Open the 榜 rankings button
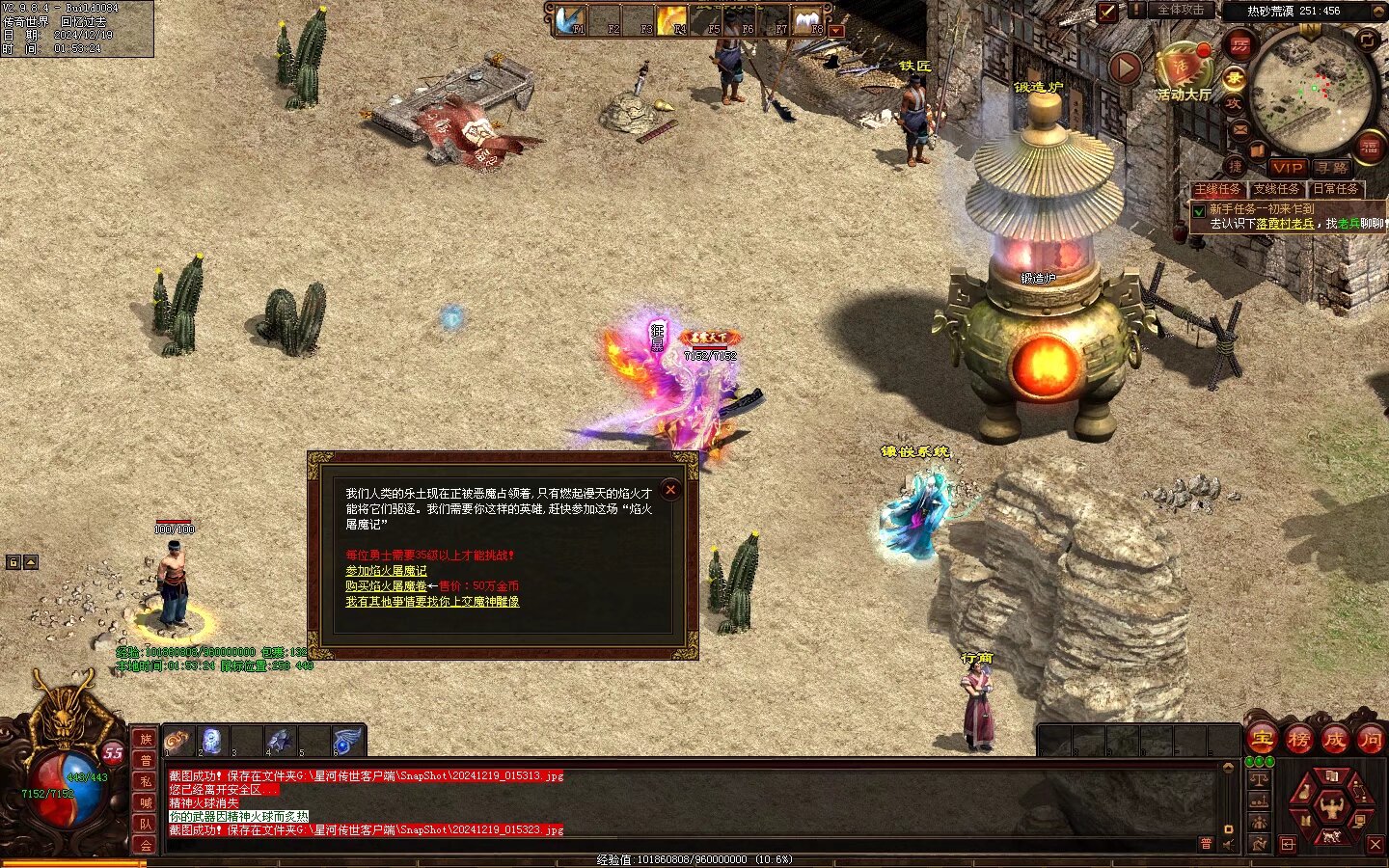This screenshot has height=868, width=1389. click(1298, 741)
